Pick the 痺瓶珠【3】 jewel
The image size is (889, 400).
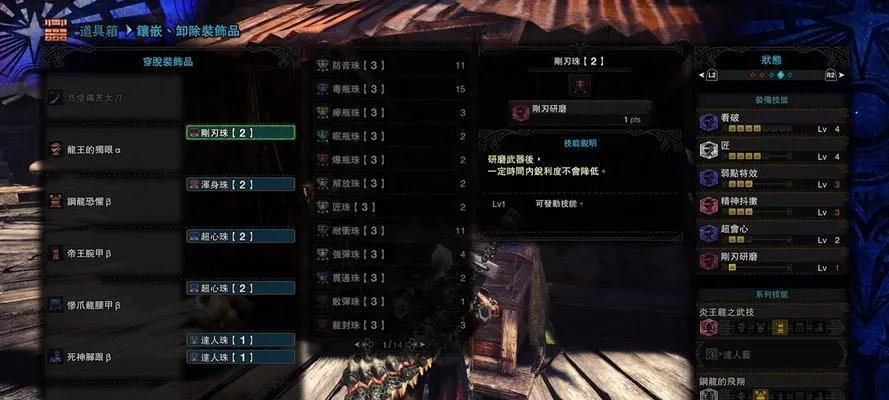(x=391, y=112)
